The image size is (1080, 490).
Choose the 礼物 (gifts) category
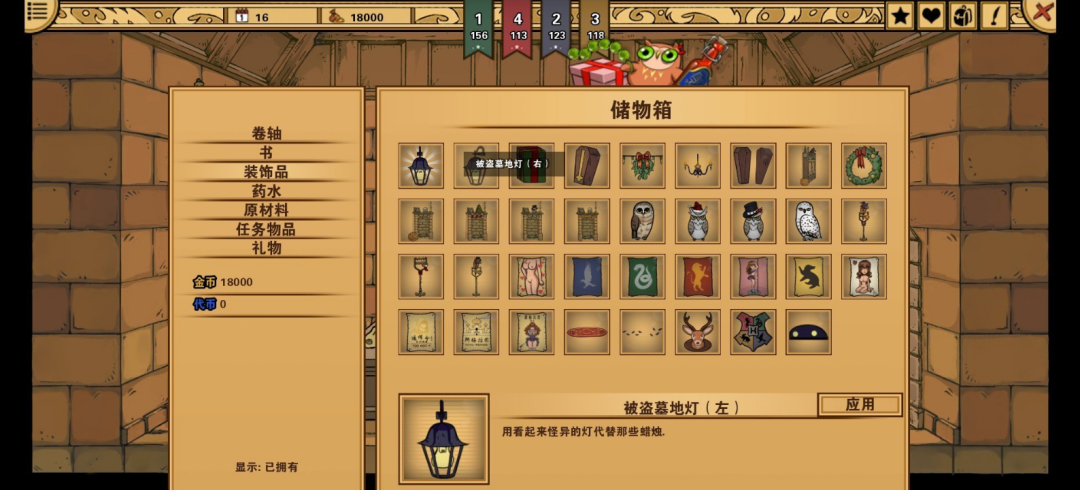pyautogui.click(x=266, y=248)
